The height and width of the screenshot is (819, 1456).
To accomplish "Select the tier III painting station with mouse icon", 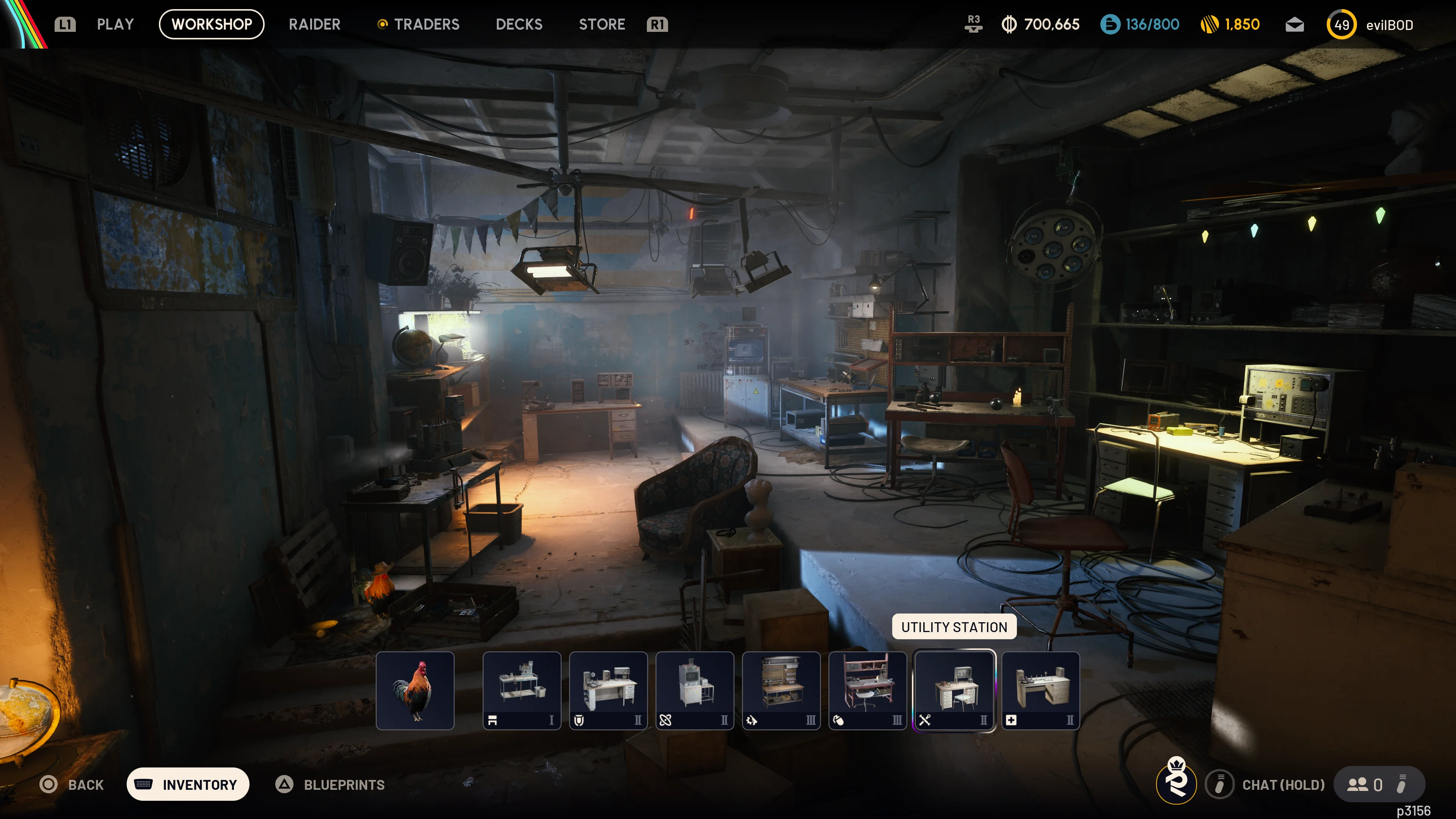I will coord(868,690).
